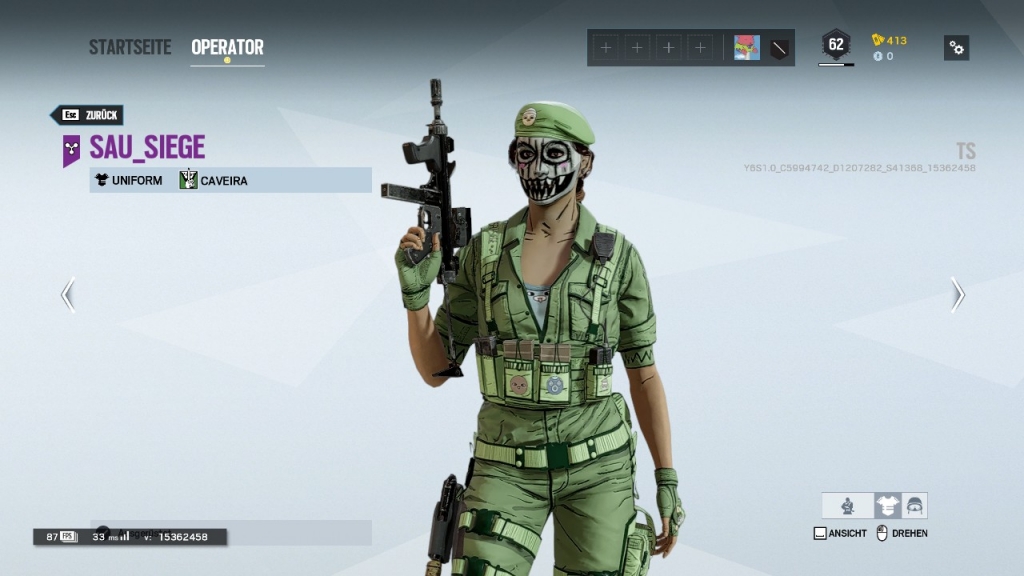This screenshot has height=576, width=1024.
Task: Switch to the headgear helmet view icon
Action: (x=914, y=506)
